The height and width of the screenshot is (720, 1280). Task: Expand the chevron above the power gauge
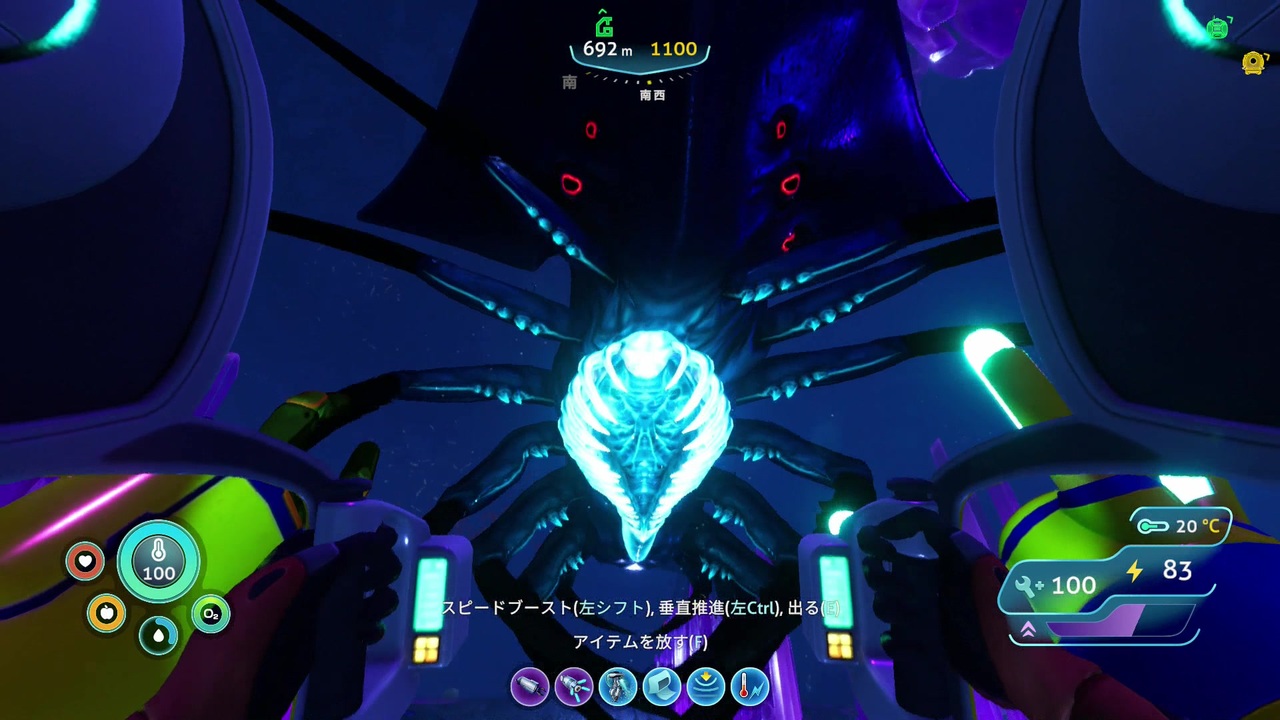click(x=1028, y=628)
